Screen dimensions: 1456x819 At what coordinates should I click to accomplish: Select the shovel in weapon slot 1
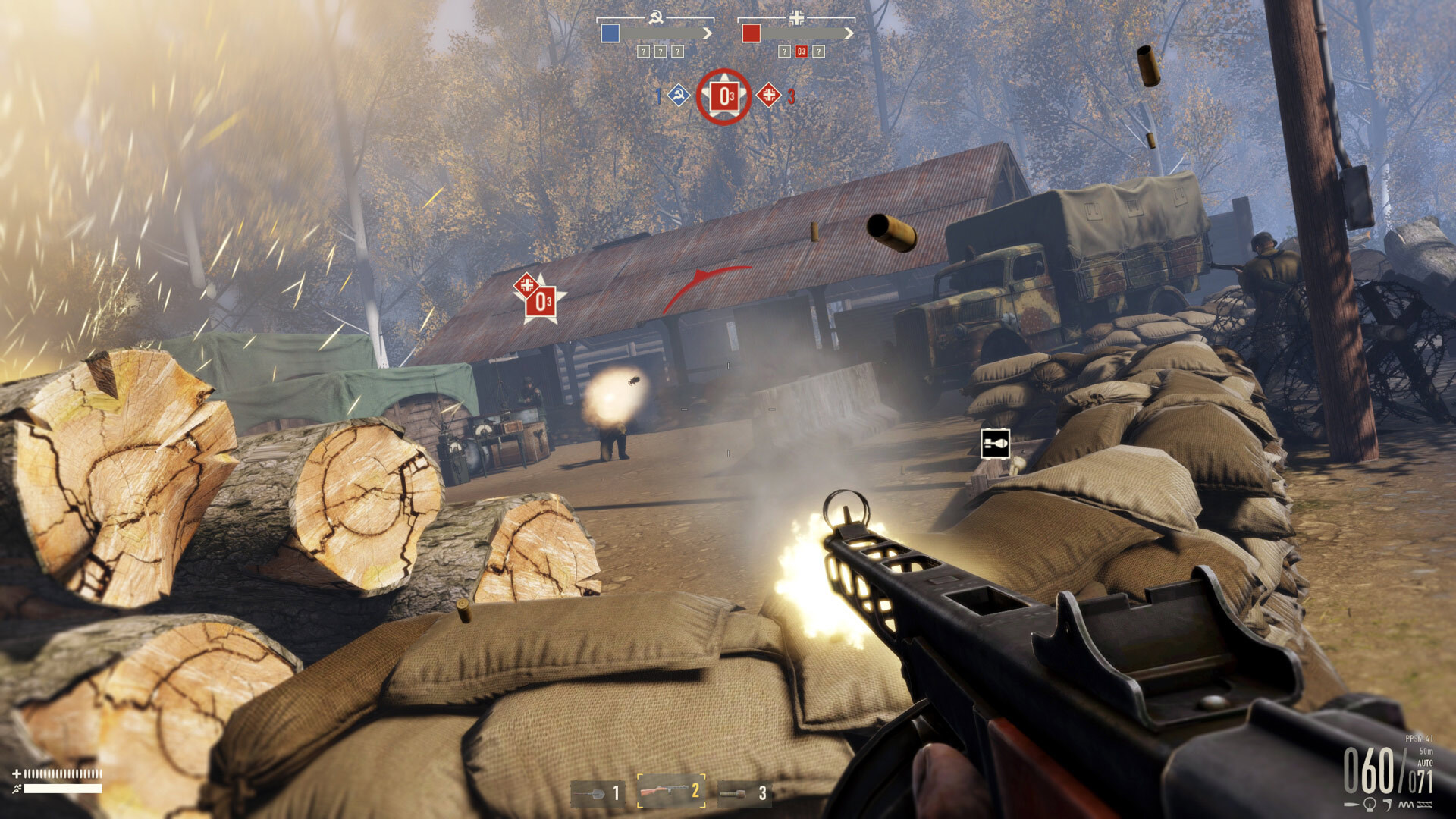click(x=598, y=793)
